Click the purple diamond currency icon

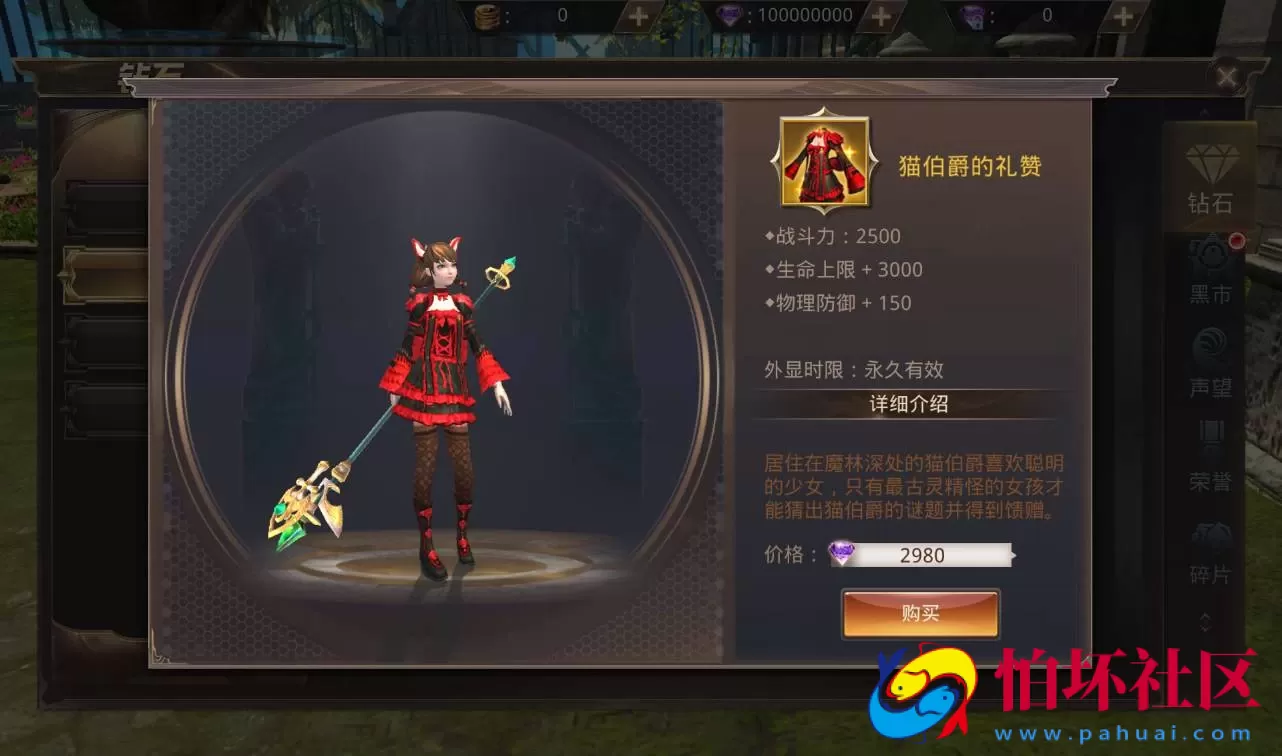[974, 15]
